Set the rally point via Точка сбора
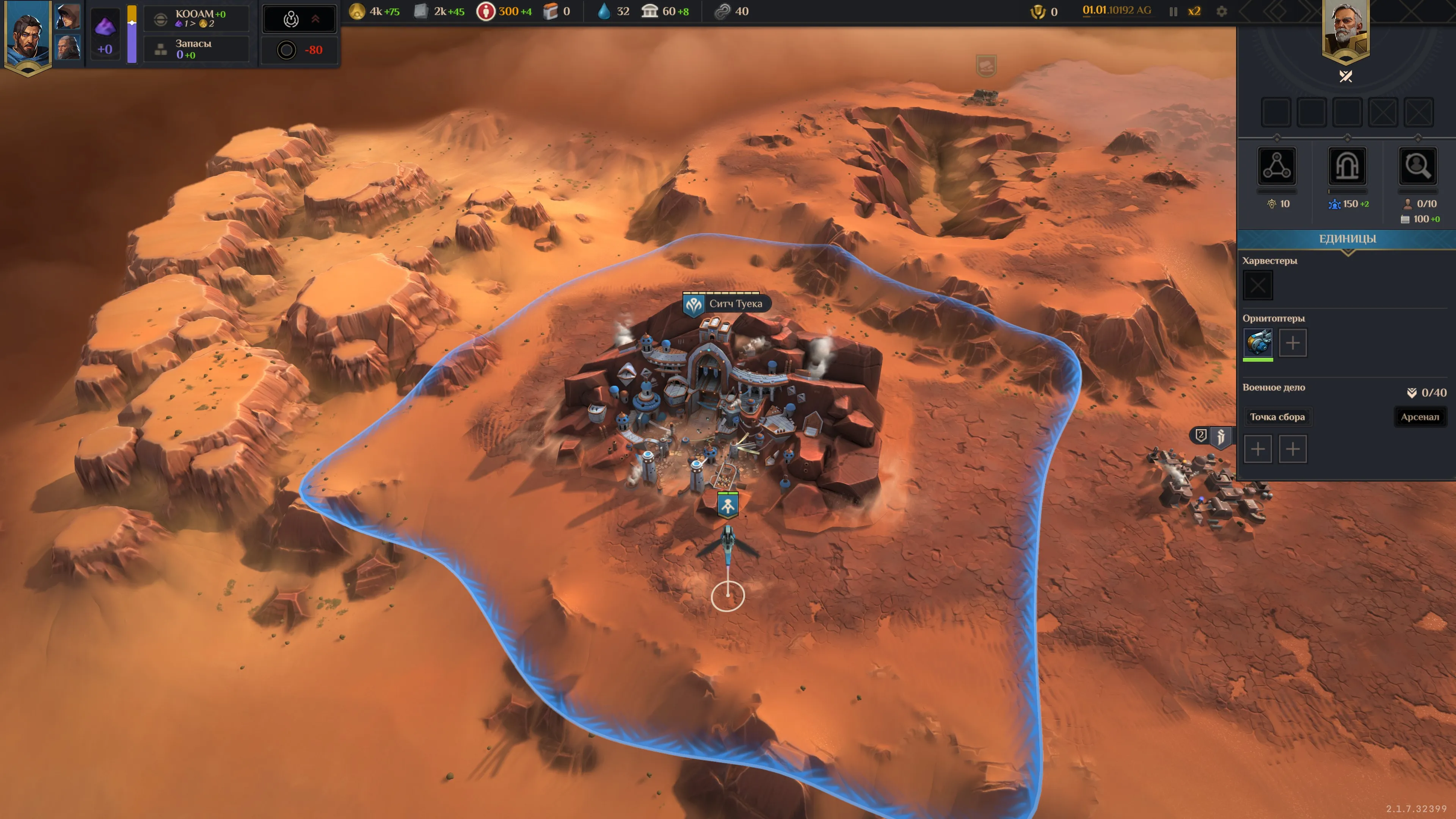 click(1277, 417)
